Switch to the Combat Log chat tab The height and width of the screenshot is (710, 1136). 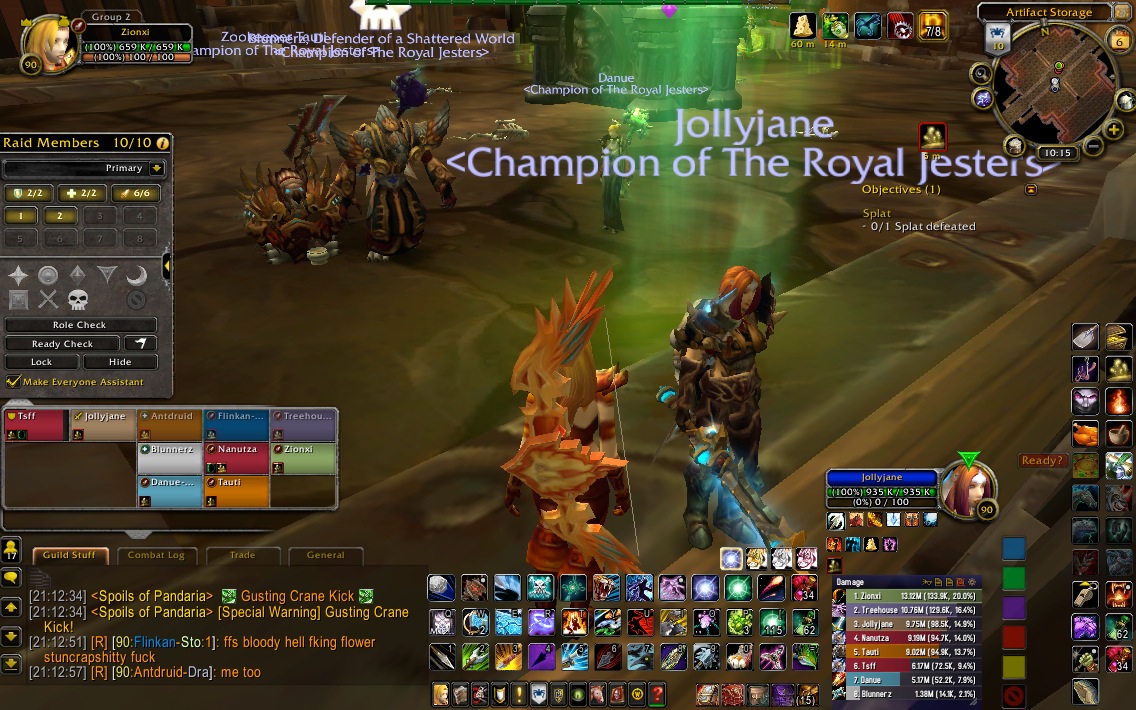coord(156,555)
